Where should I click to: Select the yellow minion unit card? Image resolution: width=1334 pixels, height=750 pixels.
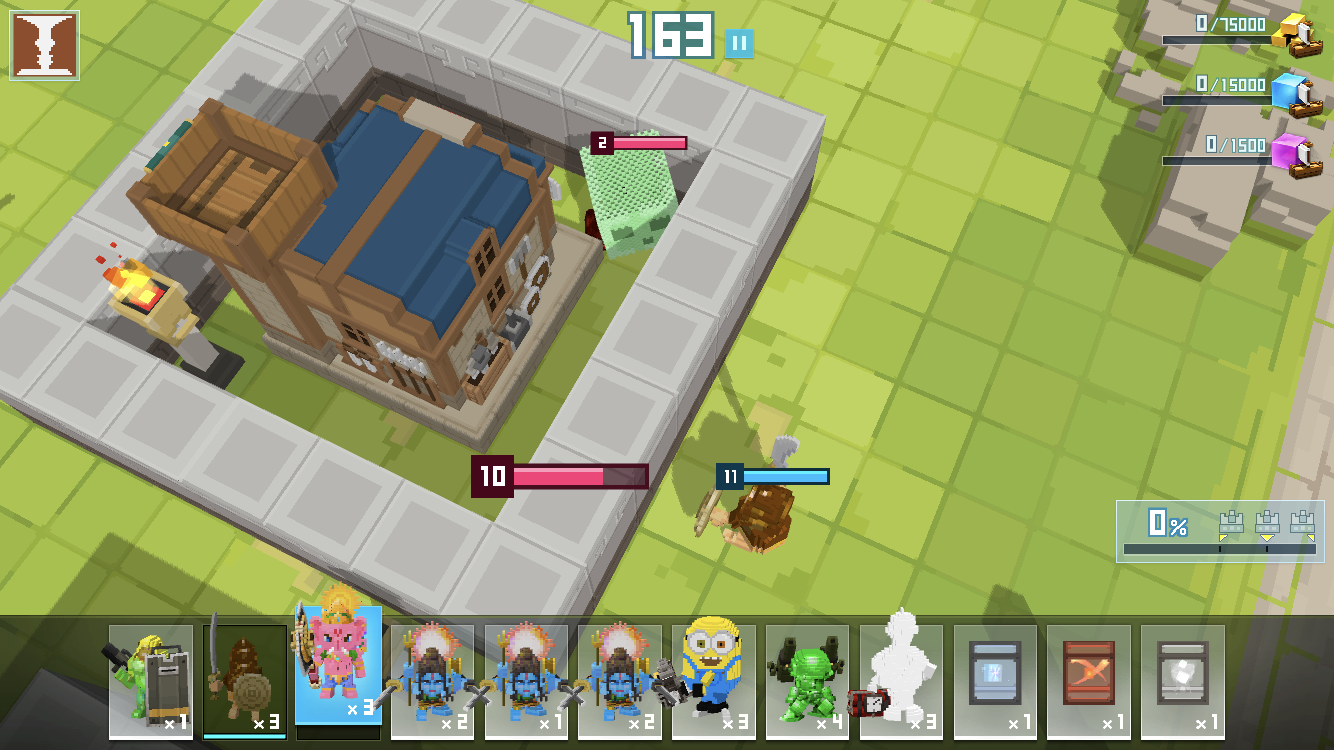713,680
